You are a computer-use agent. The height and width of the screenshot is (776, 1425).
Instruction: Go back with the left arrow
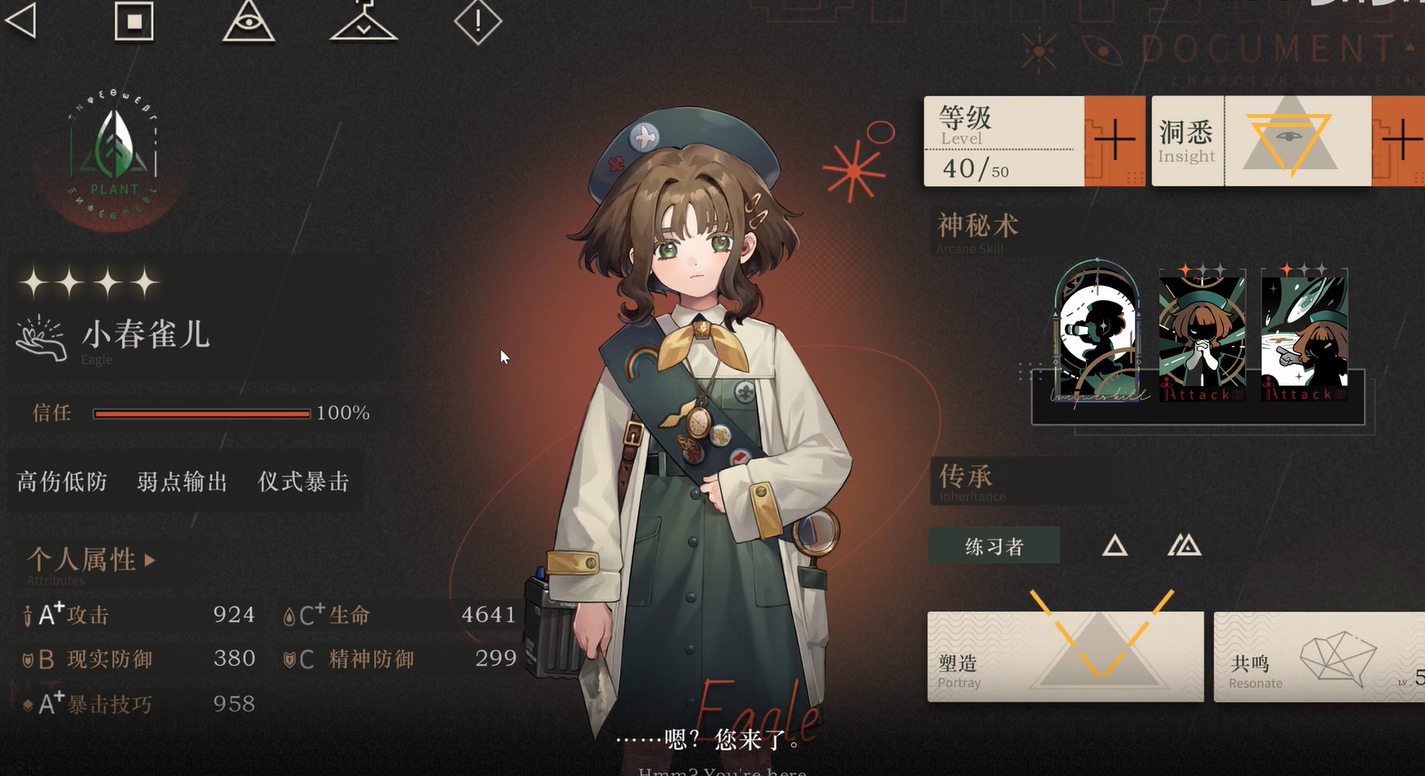pos(22,20)
